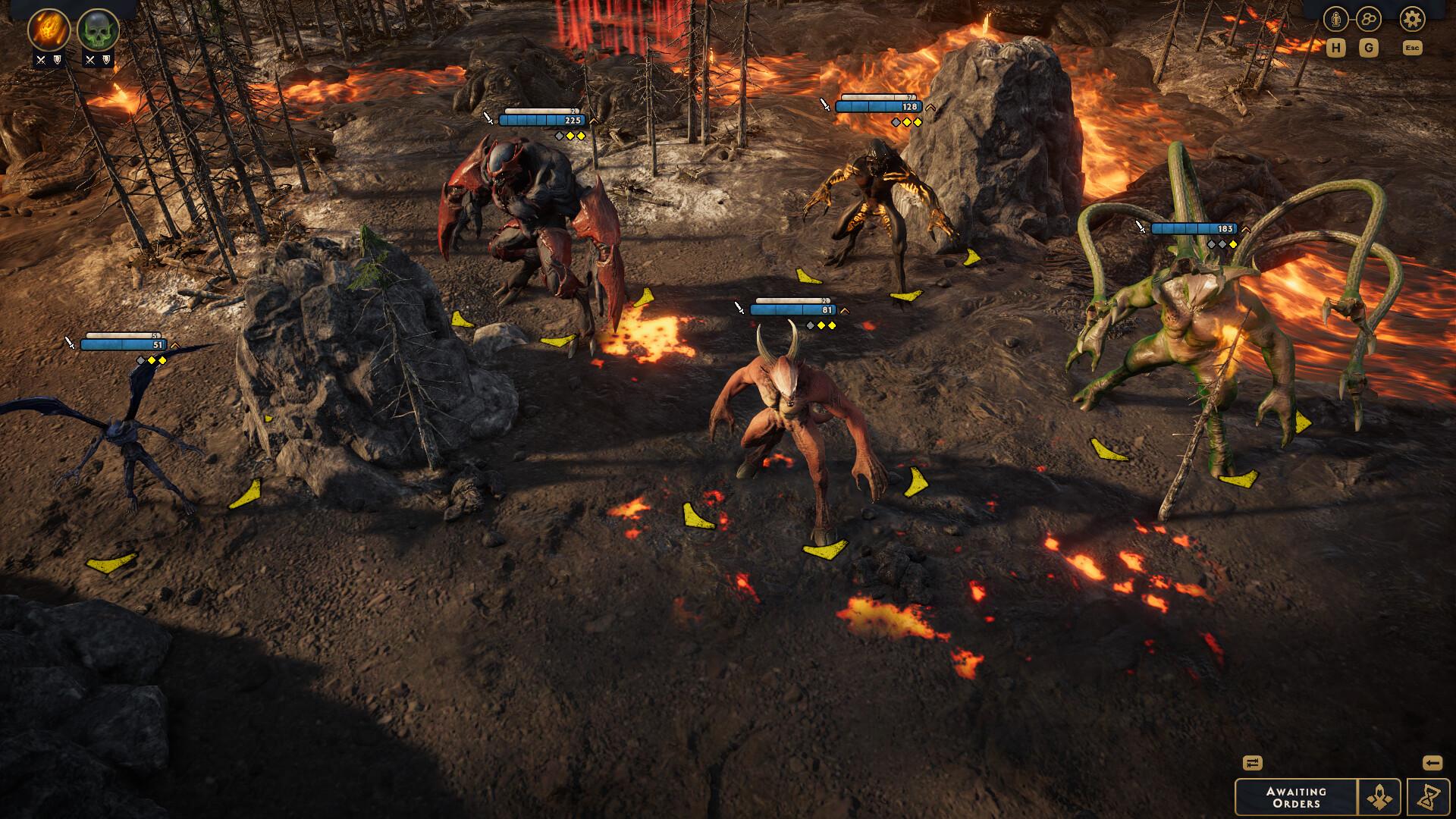This screenshot has width=1456, height=819.
Task: Expand chevron beside the 128 HP health bar
Action: (931, 108)
